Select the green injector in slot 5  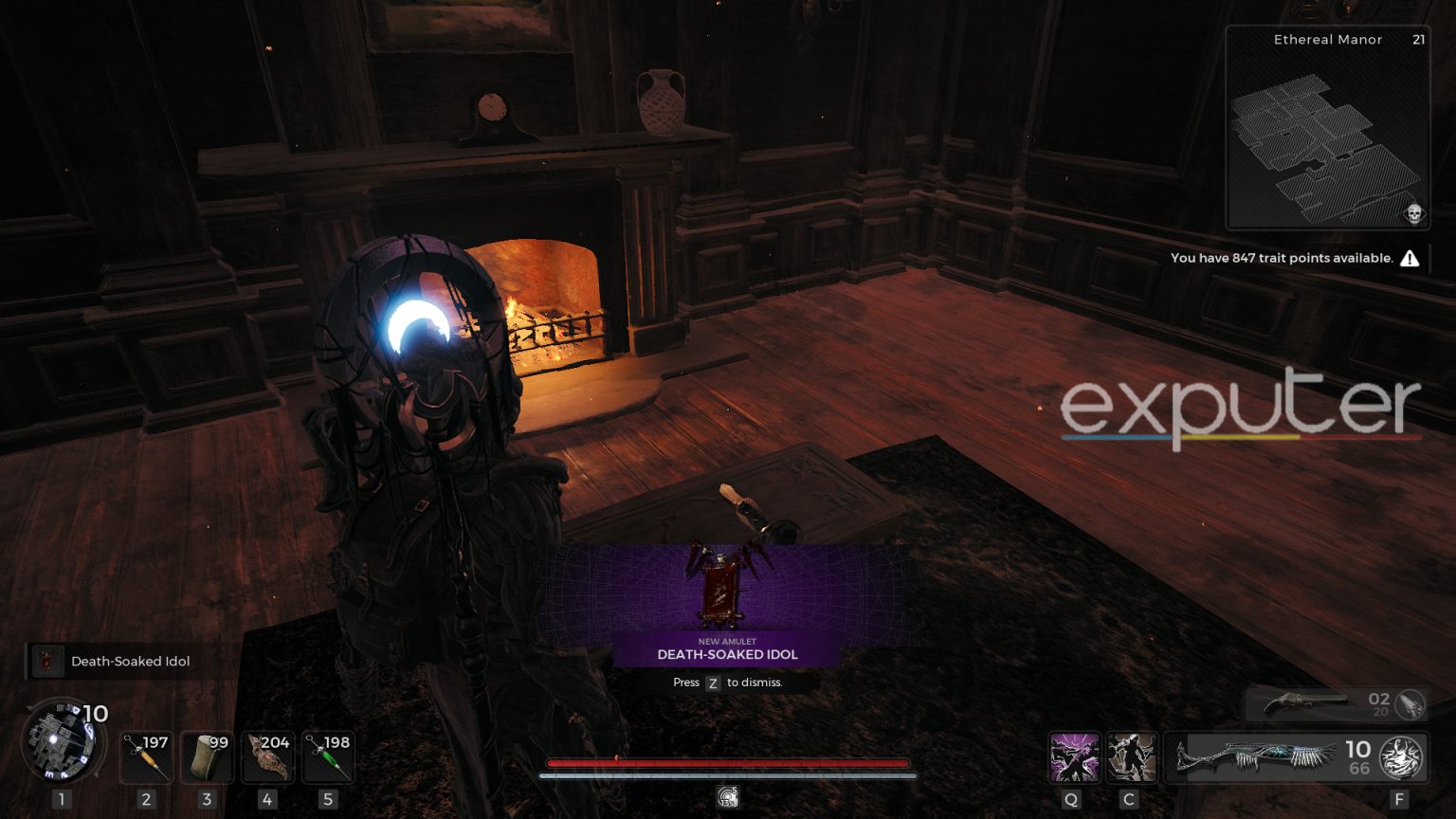[327, 756]
